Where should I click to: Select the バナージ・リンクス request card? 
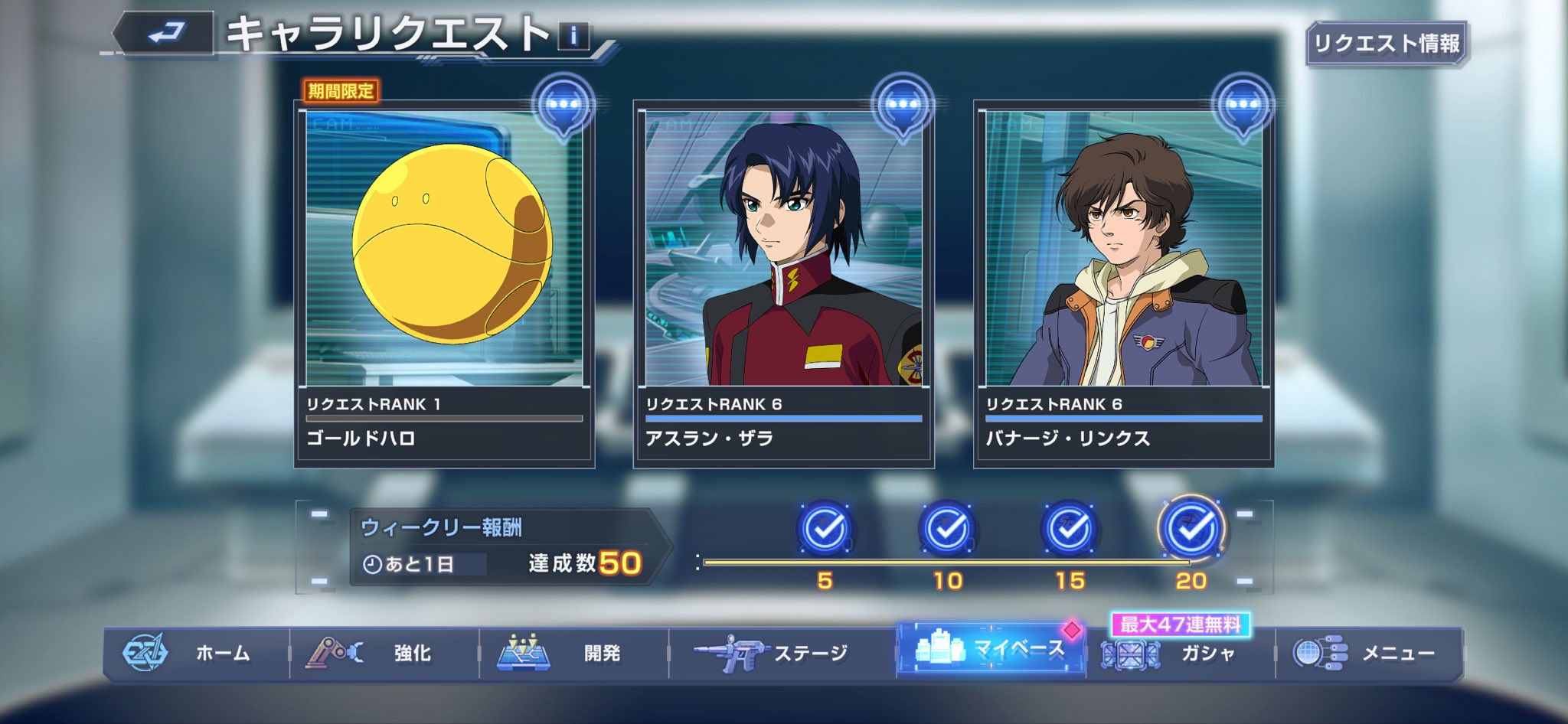coord(1123,283)
